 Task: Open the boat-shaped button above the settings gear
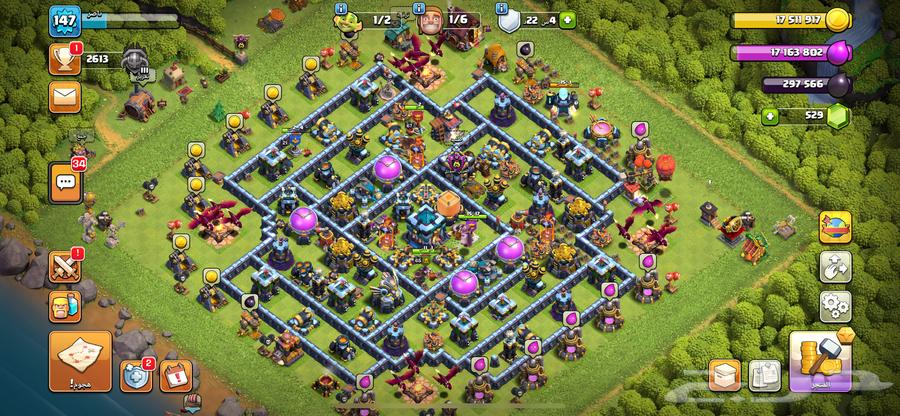pos(834,229)
